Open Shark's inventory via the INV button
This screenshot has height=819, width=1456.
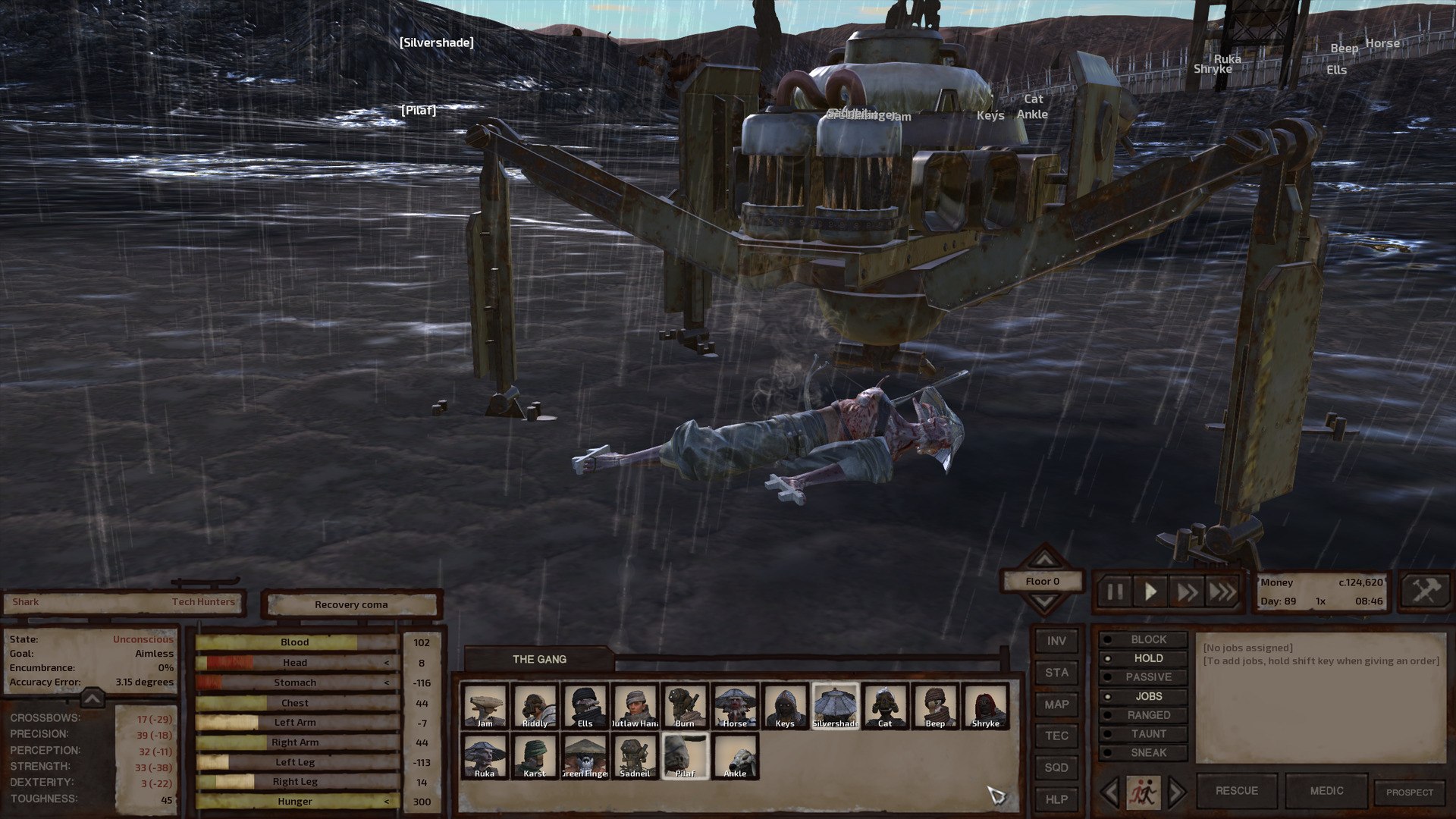pos(1056,641)
